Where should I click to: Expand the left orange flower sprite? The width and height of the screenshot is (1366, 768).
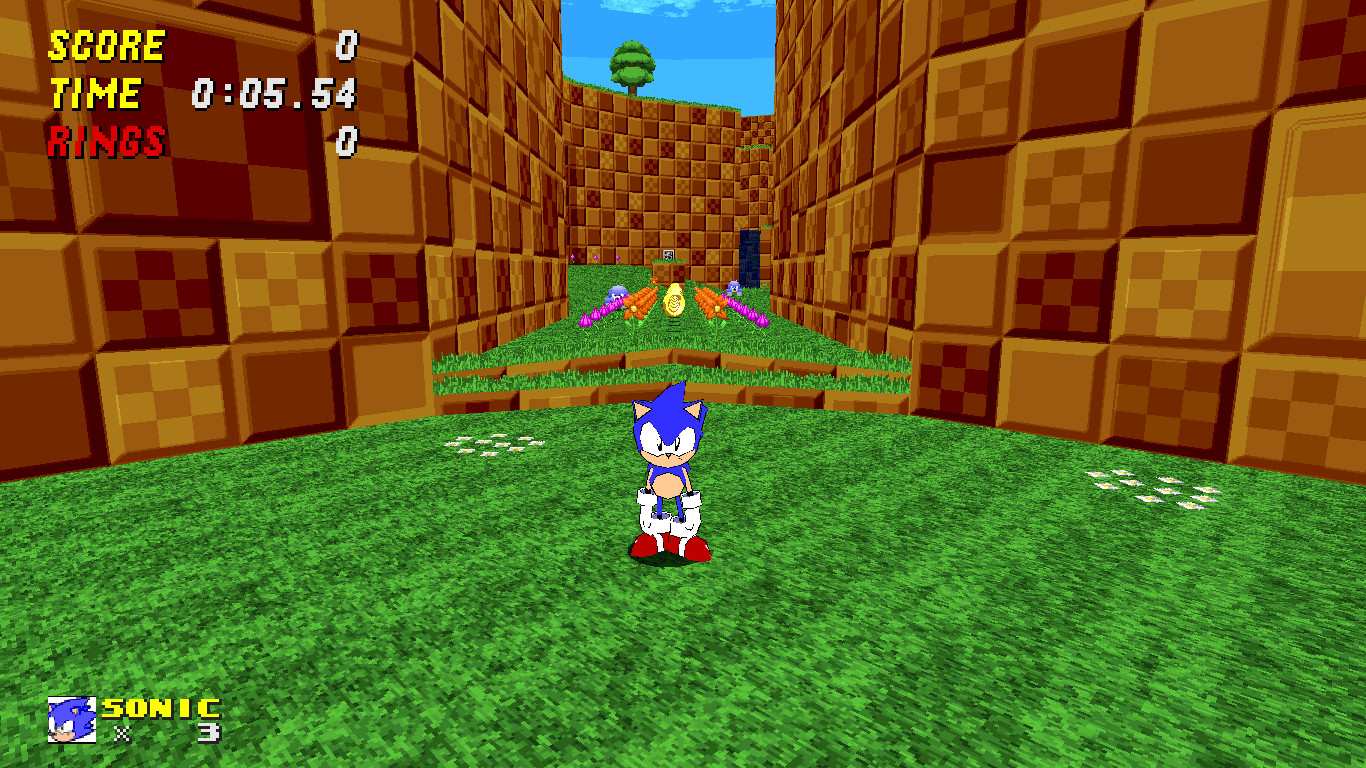click(x=640, y=305)
